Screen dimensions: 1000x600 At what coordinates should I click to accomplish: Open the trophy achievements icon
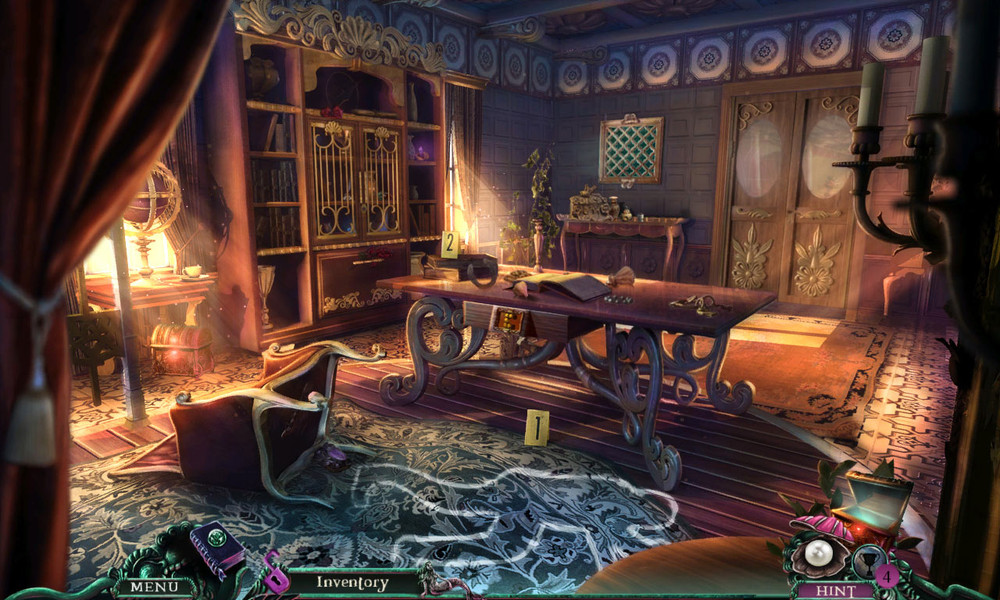[867, 560]
